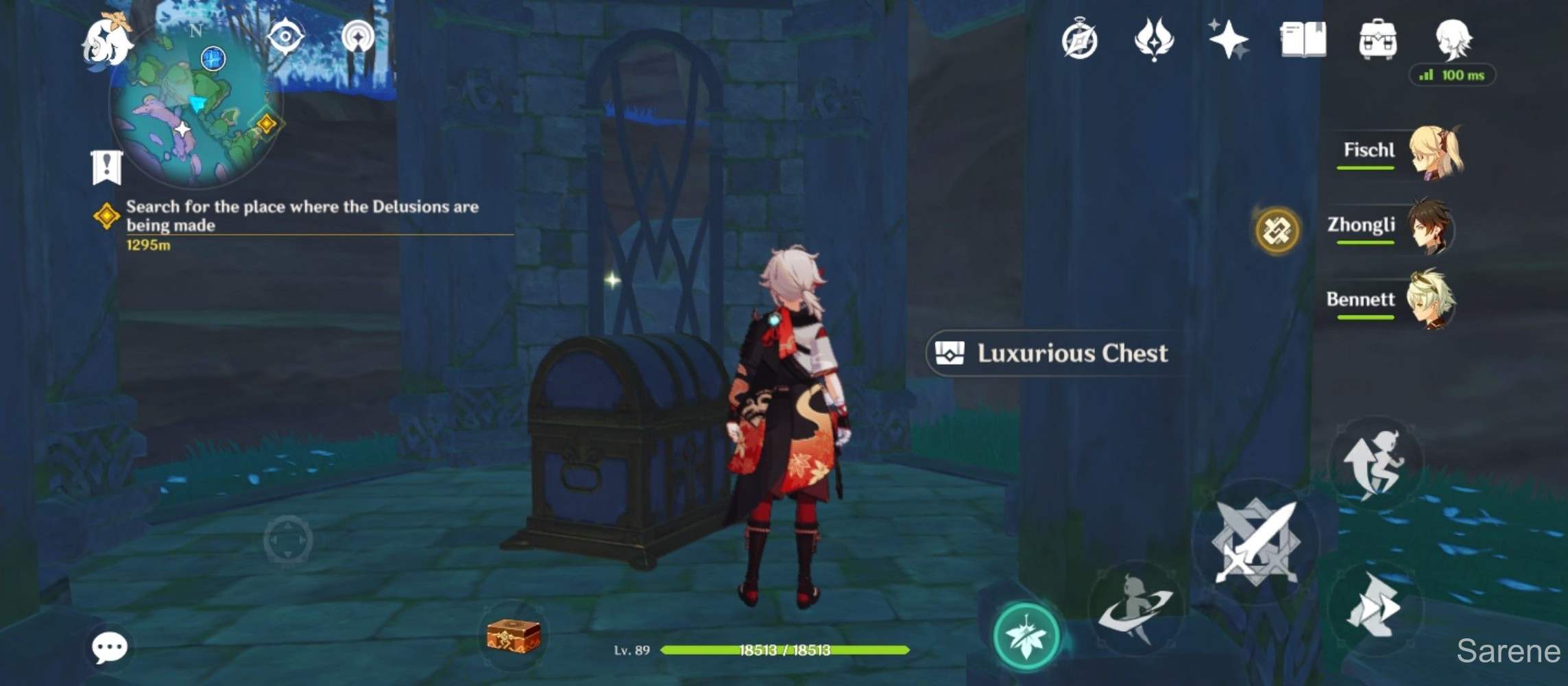
Task: Open the Inventory backpack
Action: click(1379, 41)
